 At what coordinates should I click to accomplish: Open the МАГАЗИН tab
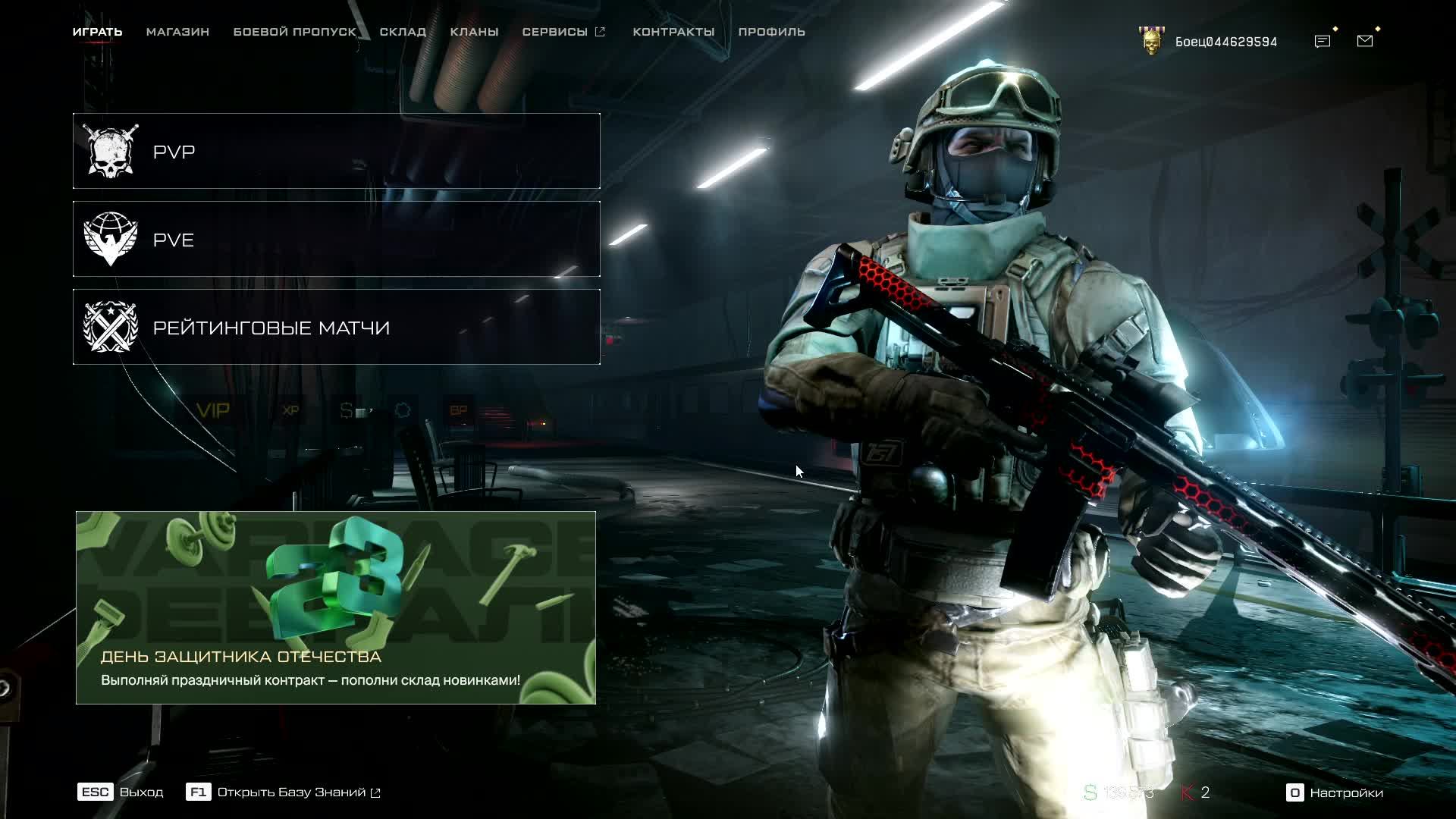(177, 32)
